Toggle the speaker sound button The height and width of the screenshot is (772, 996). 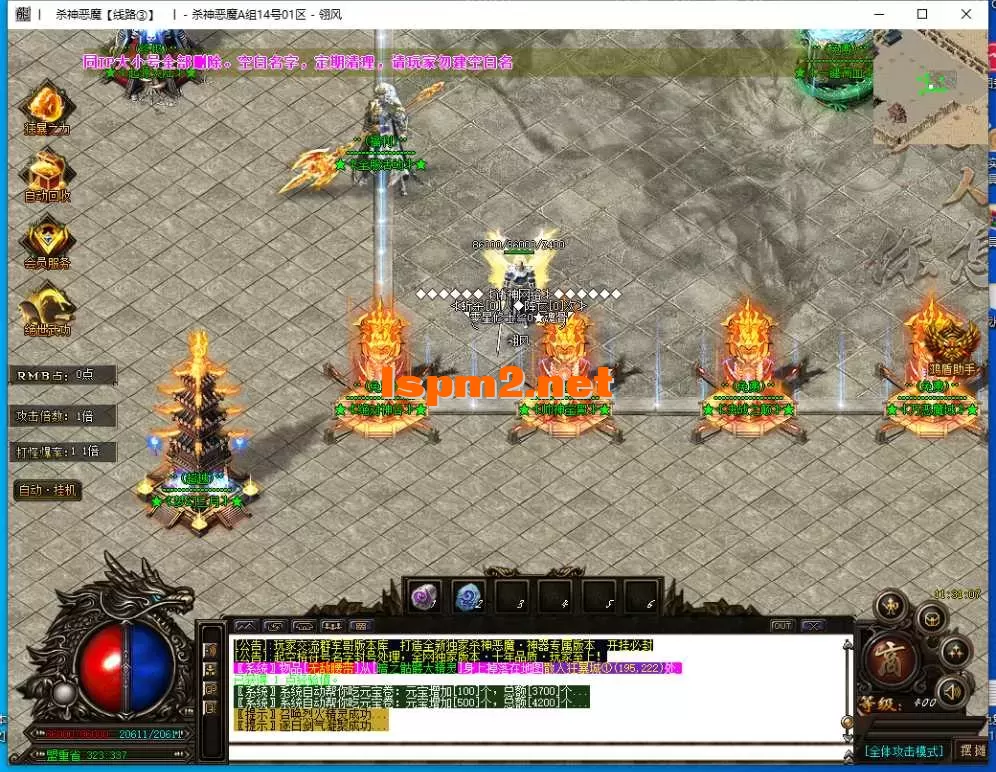pyautogui.click(x=953, y=690)
